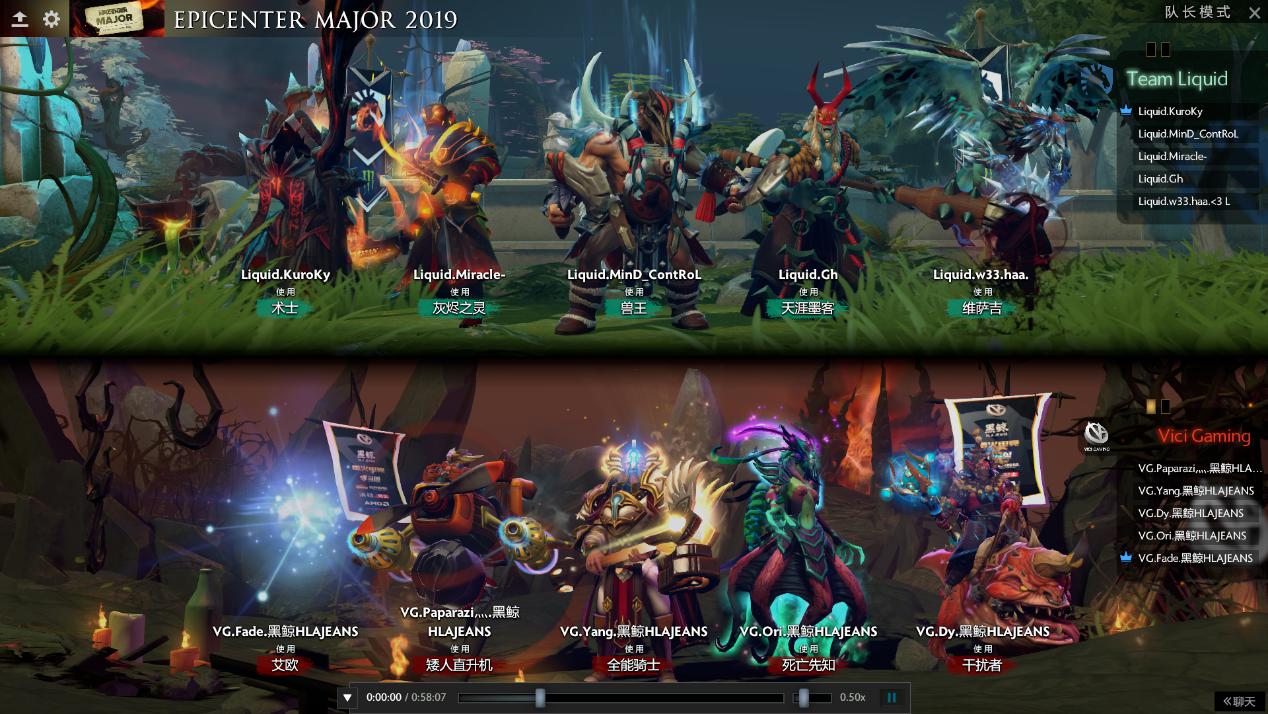Select Liquid.KuroKy in the Team Liquid list

point(1170,112)
